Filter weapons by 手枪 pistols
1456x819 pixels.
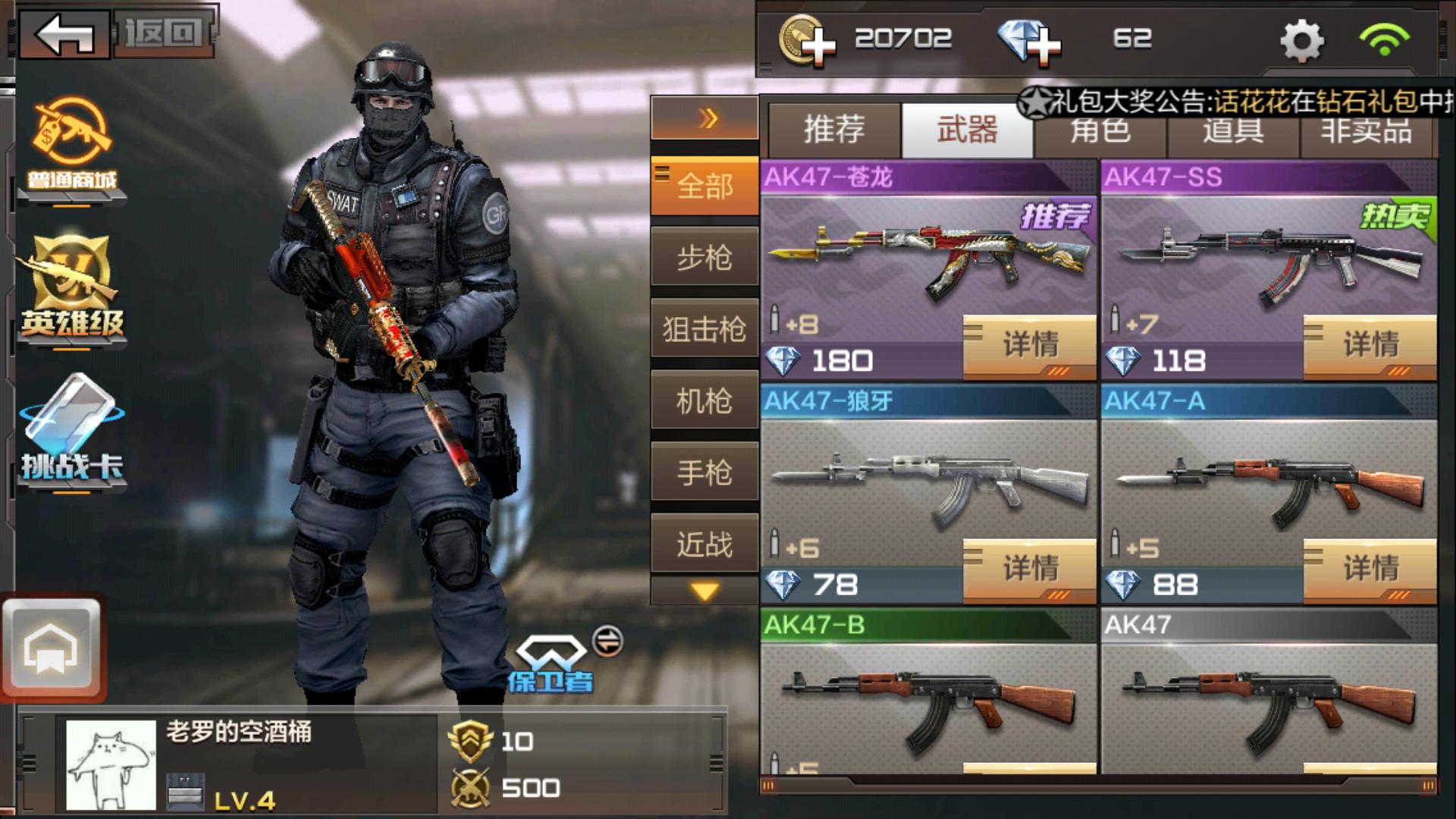704,472
